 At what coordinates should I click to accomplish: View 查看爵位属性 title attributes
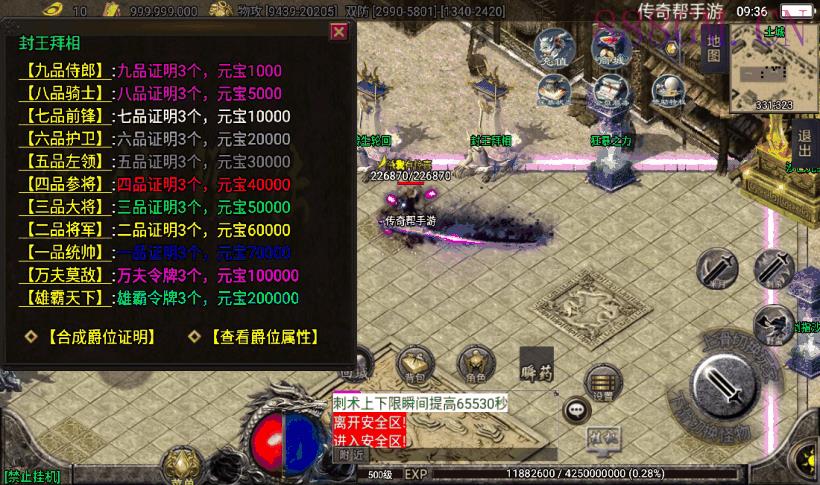click(263, 338)
